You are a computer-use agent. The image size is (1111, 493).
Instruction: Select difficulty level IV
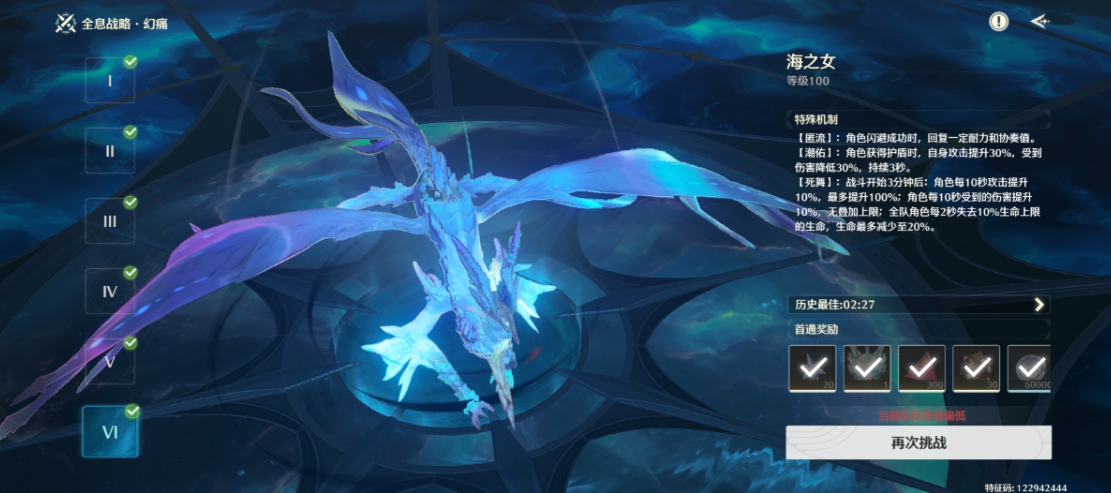tap(110, 291)
